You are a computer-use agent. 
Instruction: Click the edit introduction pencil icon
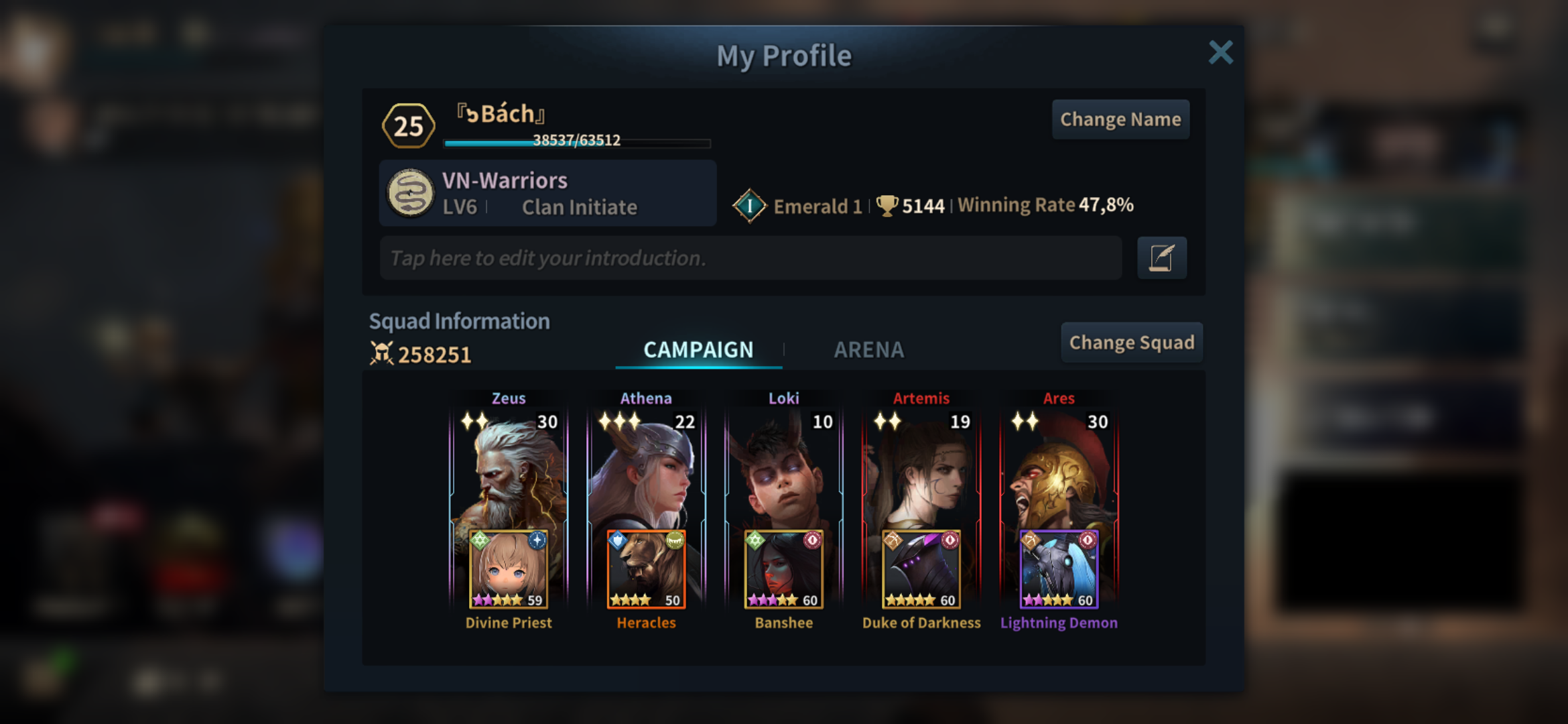tap(1161, 258)
